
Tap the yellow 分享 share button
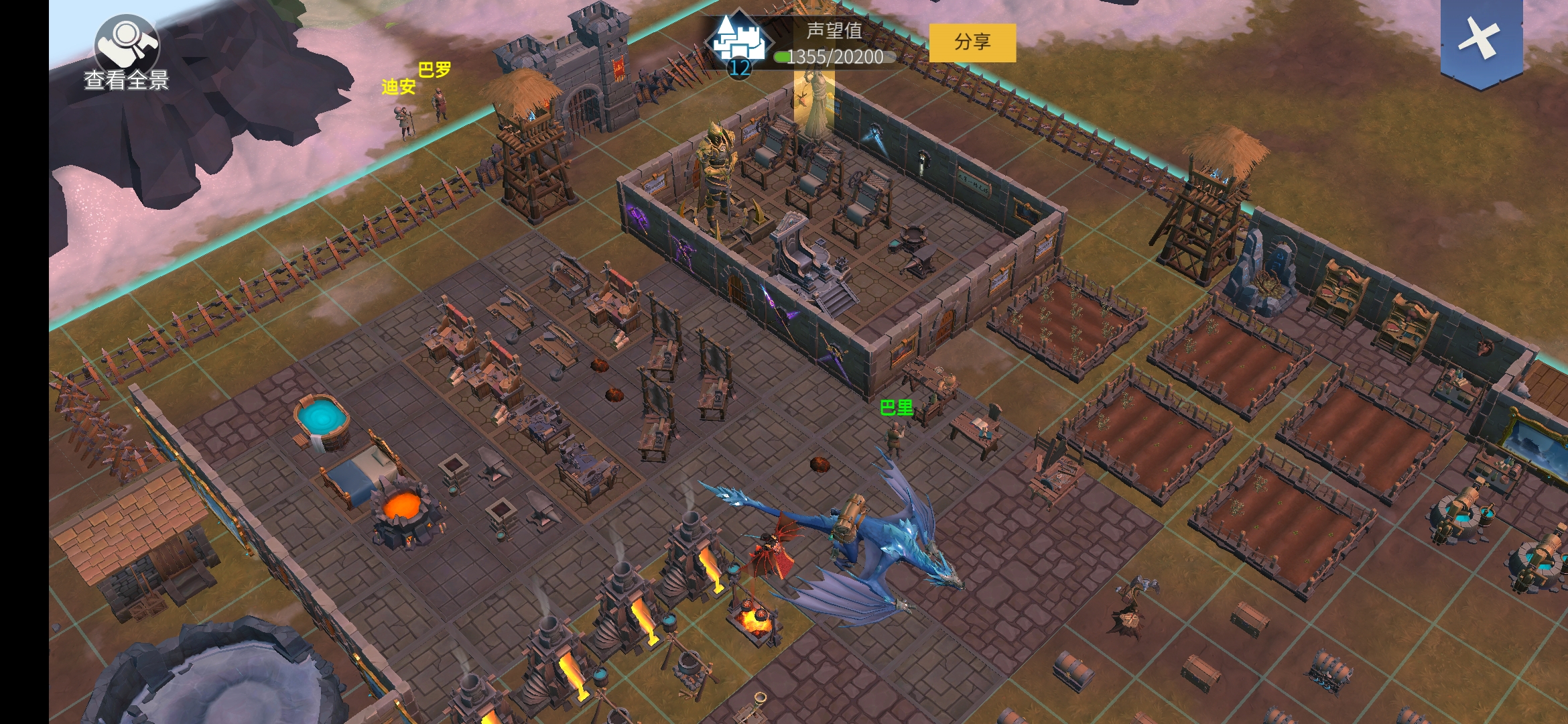click(x=972, y=42)
